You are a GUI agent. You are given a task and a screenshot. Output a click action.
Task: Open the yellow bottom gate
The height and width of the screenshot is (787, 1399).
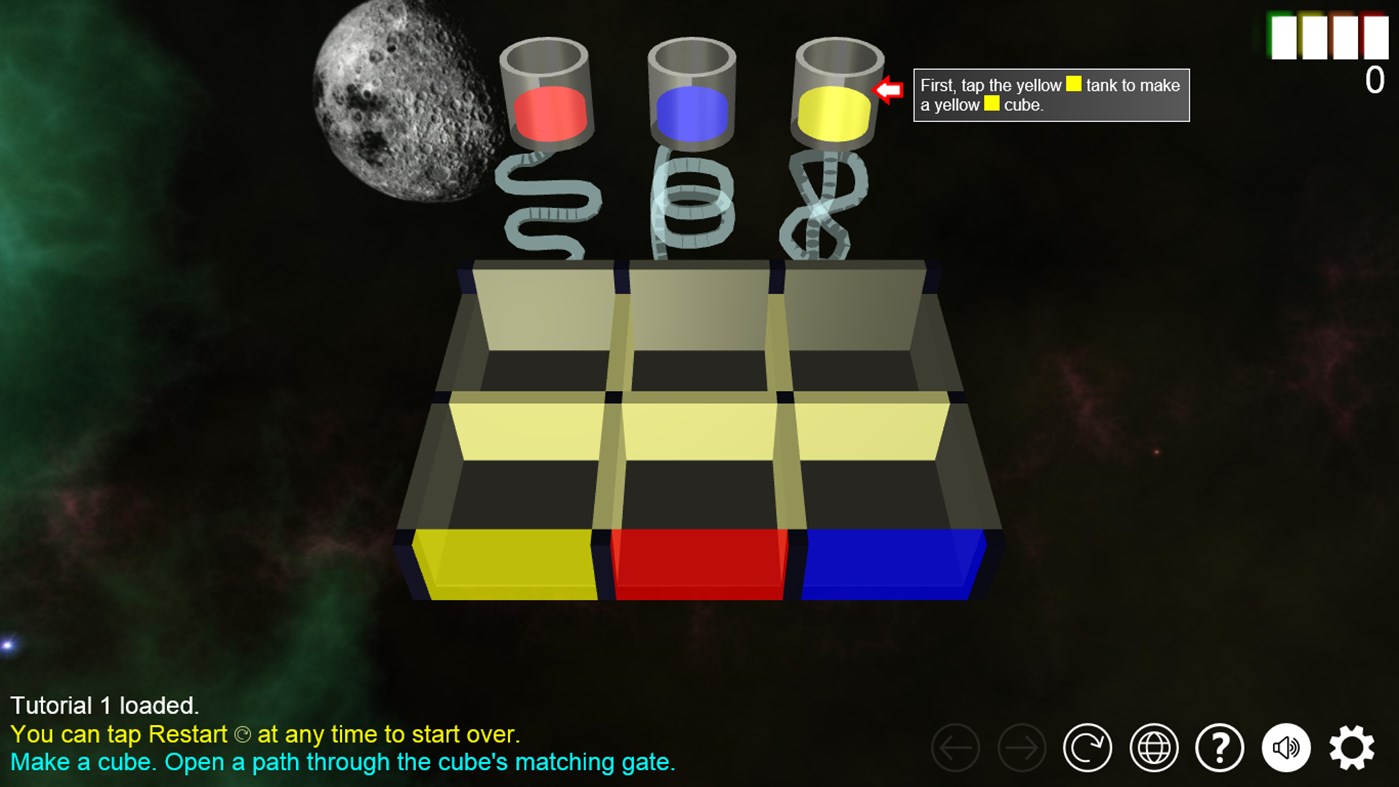(x=505, y=565)
